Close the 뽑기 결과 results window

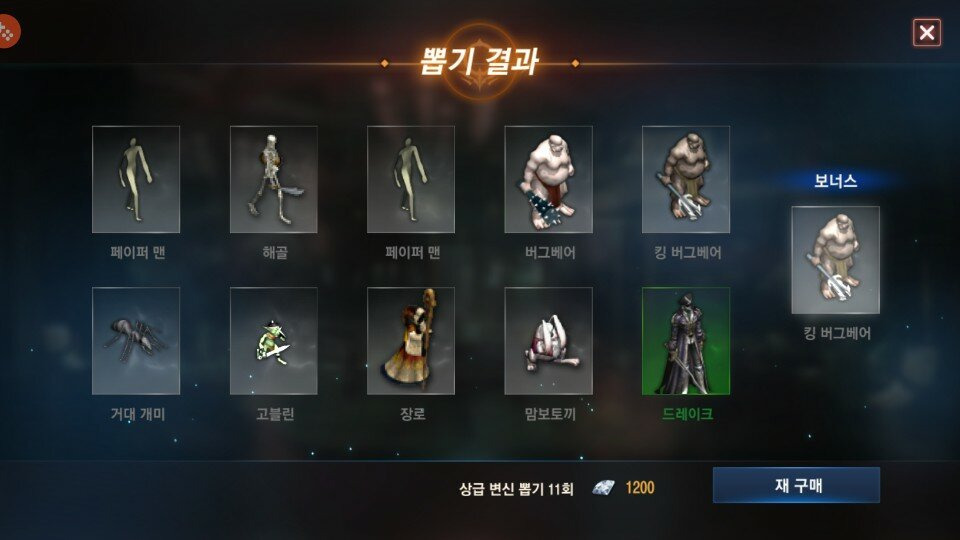coord(927,33)
